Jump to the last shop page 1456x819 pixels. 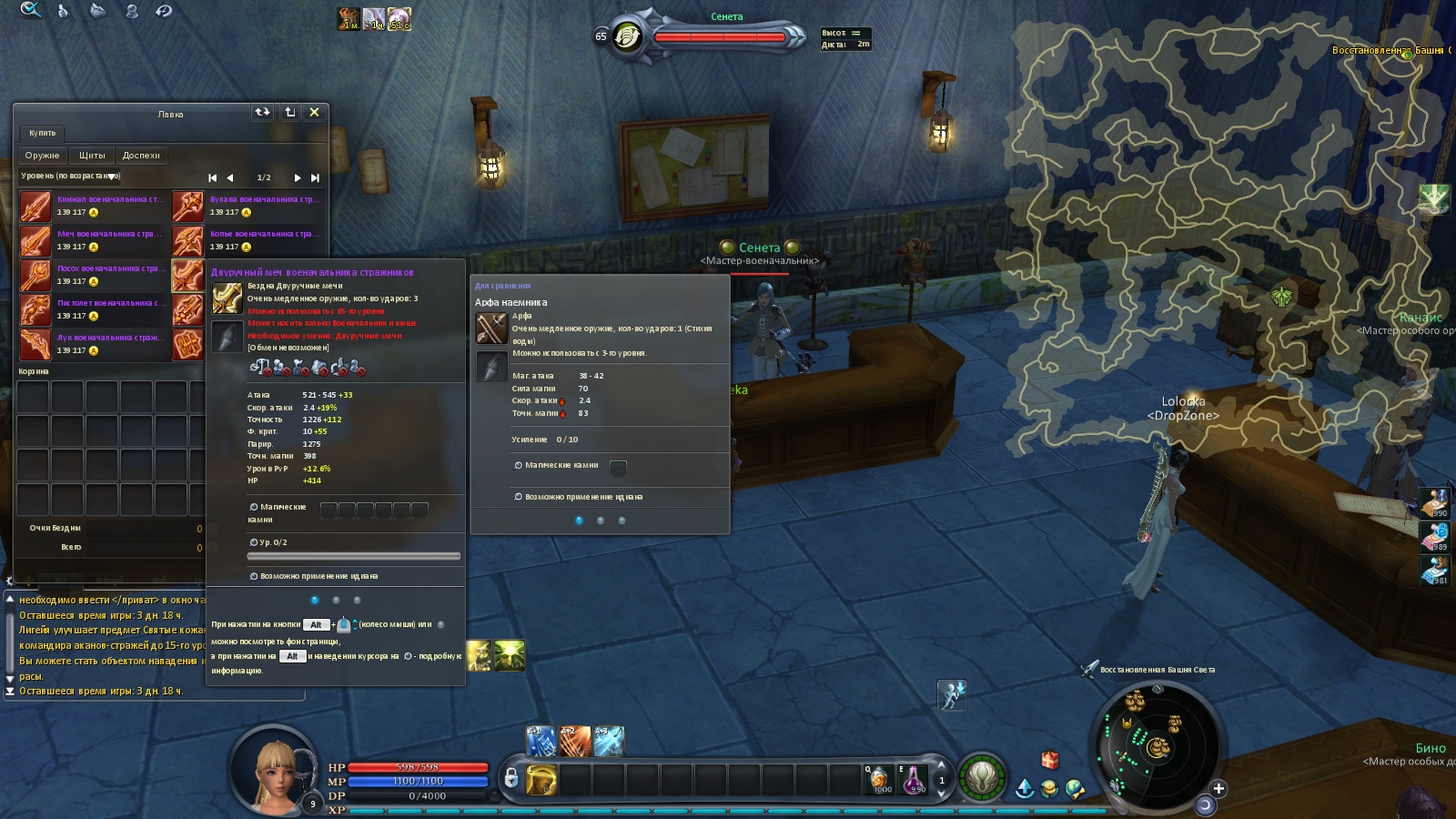[315, 178]
